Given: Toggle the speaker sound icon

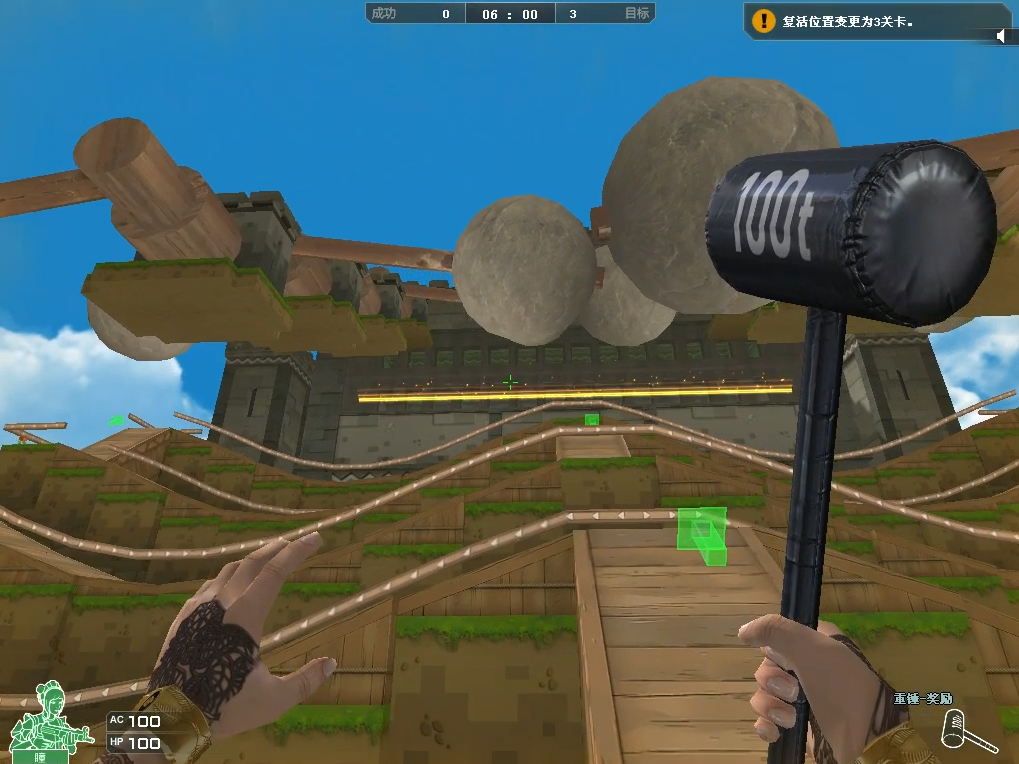Looking at the screenshot, I should click(x=1000, y=37).
